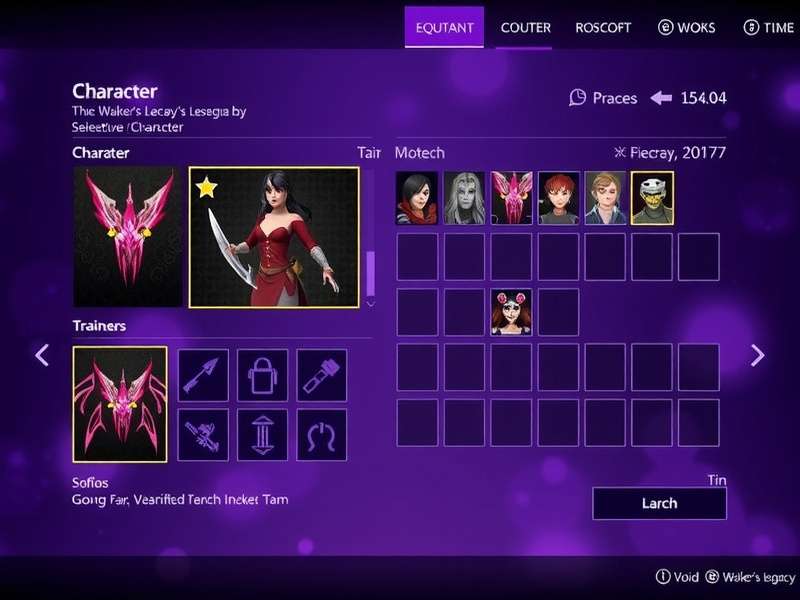Select the starred red-dress swordswoman card
Image resolution: width=800 pixels, height=600 pixels.
click(274, 237)
